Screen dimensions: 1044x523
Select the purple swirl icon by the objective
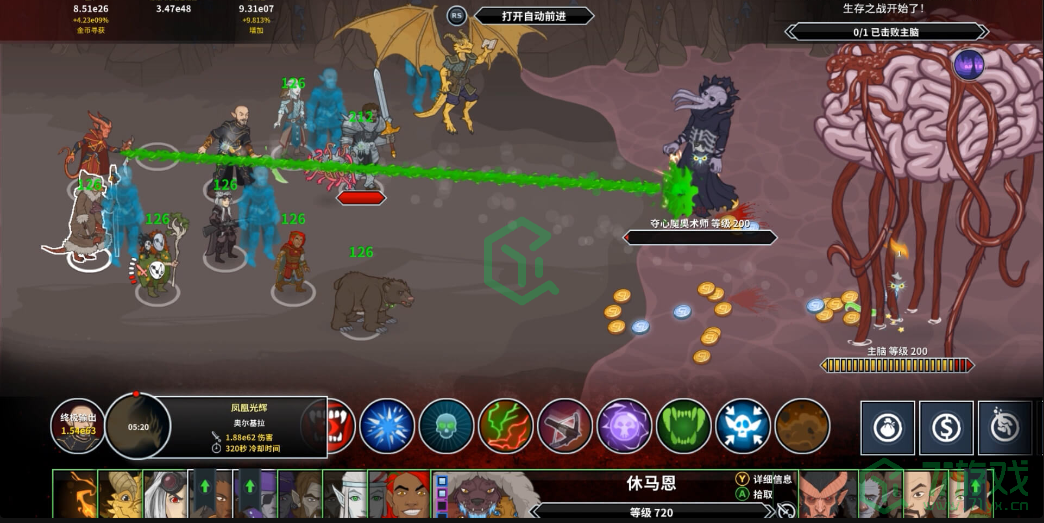(968, 66)
